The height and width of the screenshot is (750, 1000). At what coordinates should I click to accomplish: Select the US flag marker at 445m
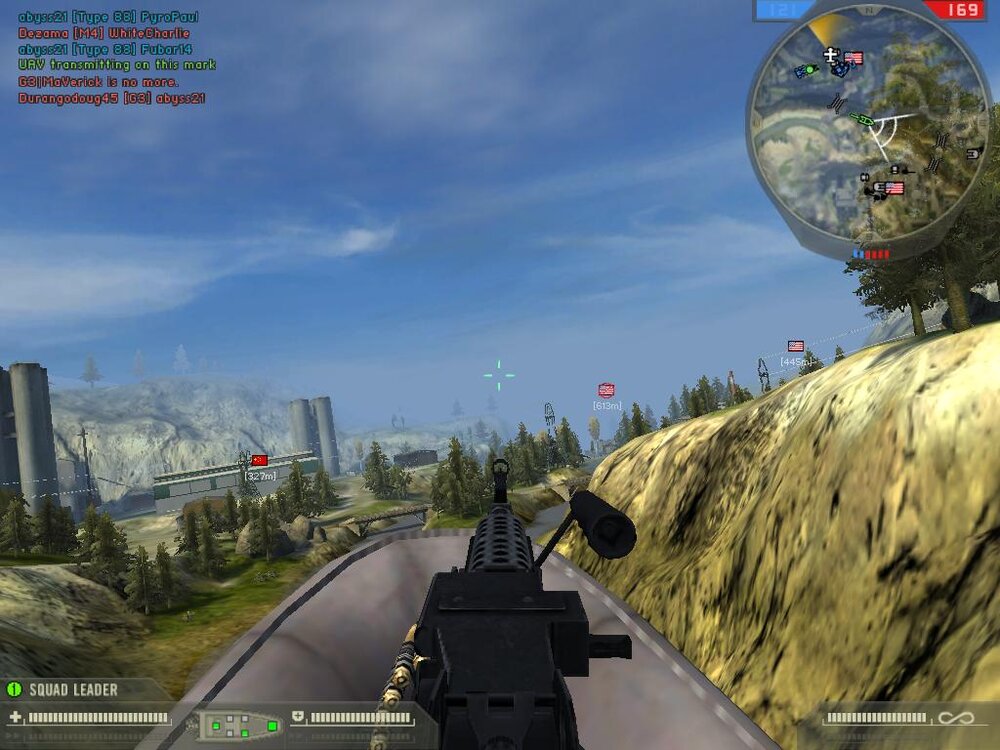(795, 346)
